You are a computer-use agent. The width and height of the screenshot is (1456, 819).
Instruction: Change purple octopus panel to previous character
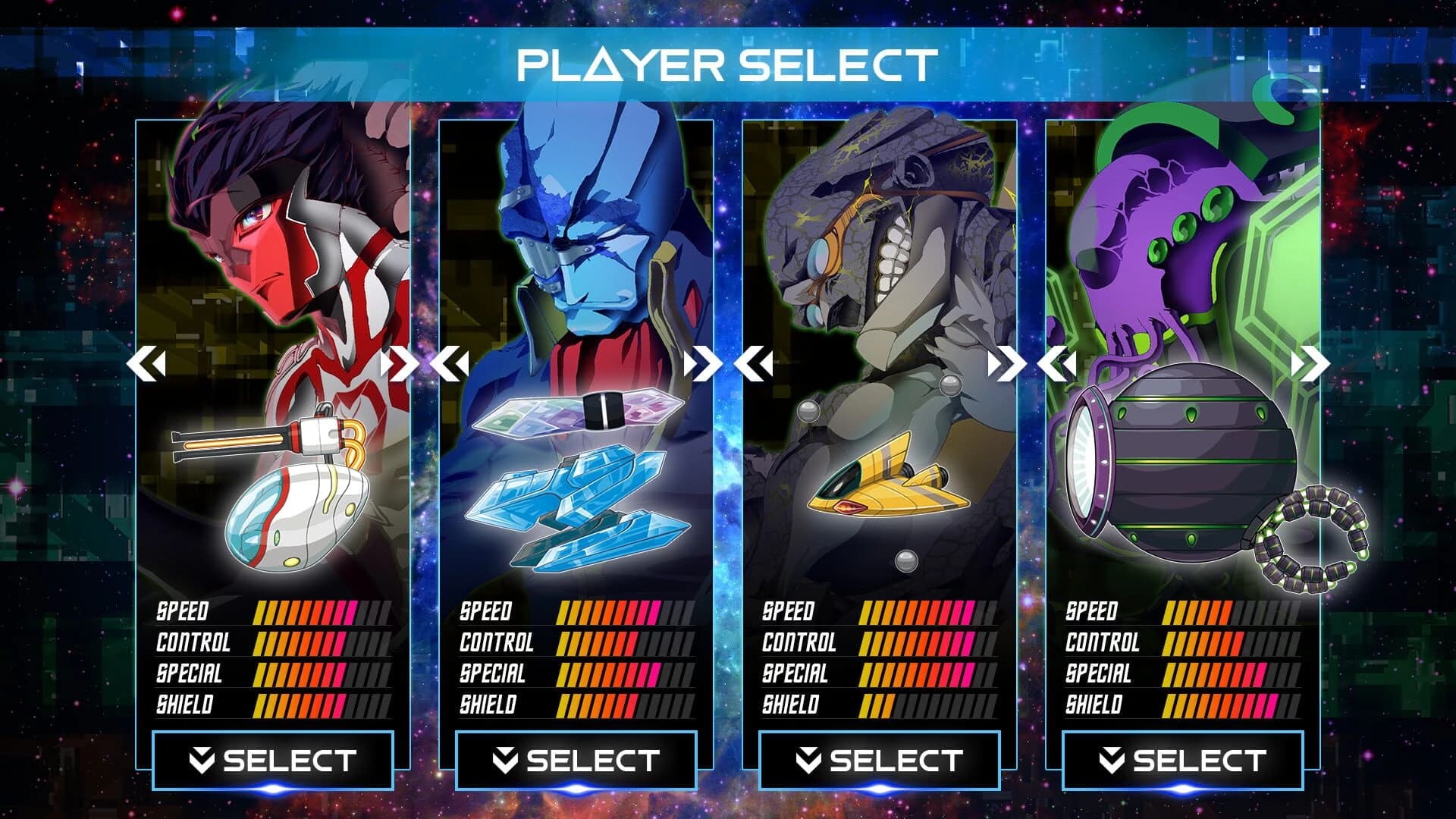(1056, 364)
